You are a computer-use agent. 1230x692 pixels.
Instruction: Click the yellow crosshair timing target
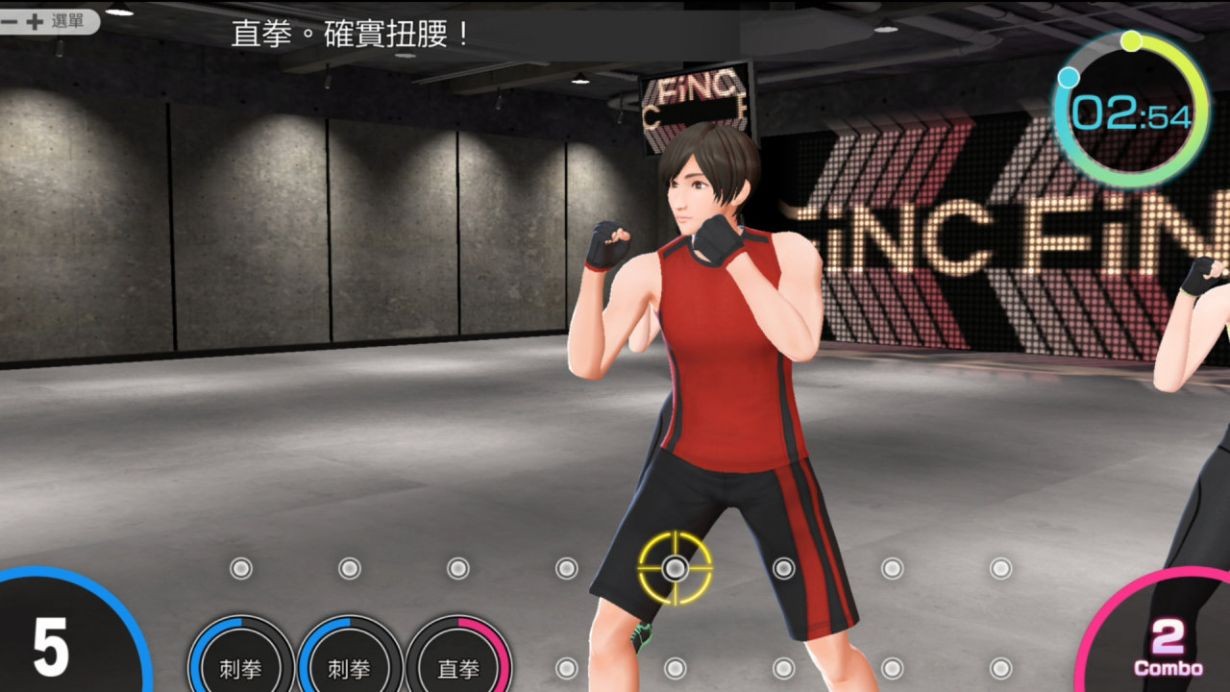click(x=675, y=568)
